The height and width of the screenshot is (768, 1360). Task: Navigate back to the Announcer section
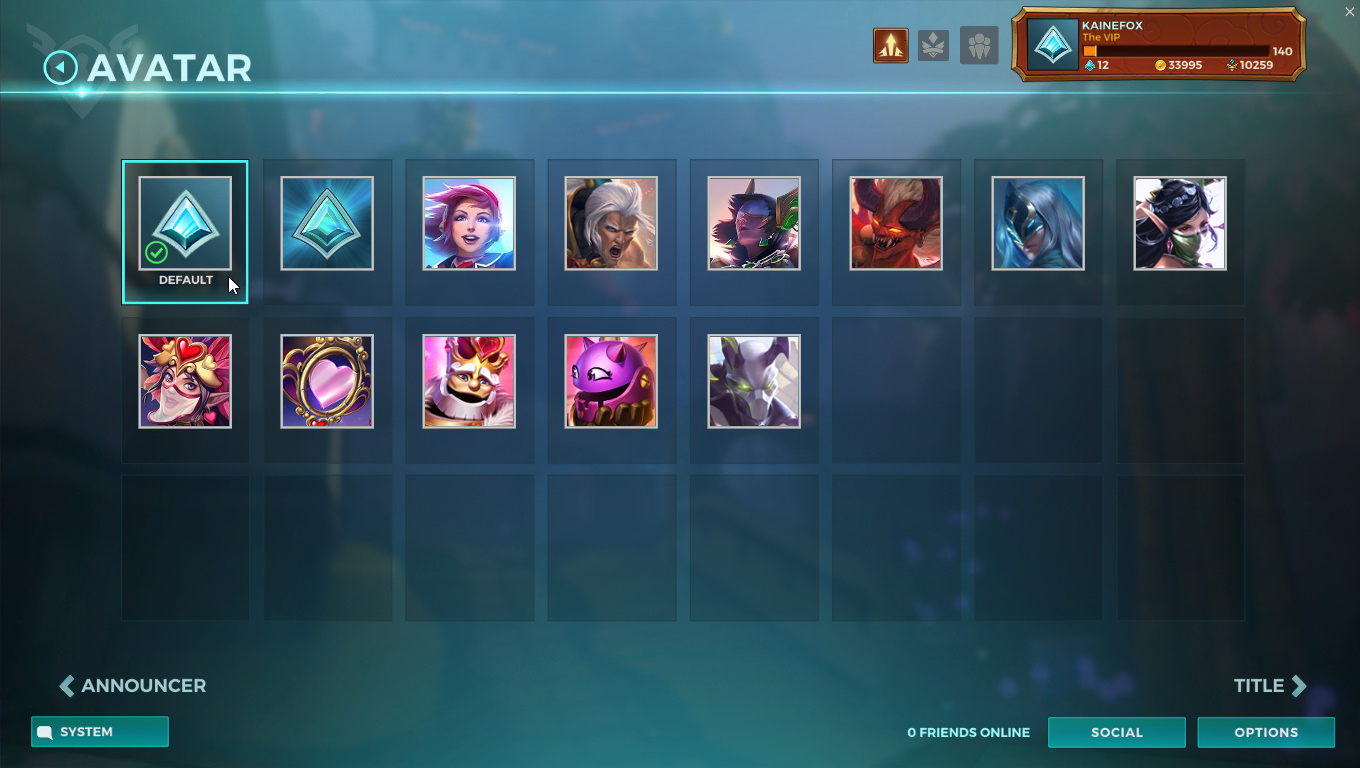pyautogui.click(x=131, y=685)
